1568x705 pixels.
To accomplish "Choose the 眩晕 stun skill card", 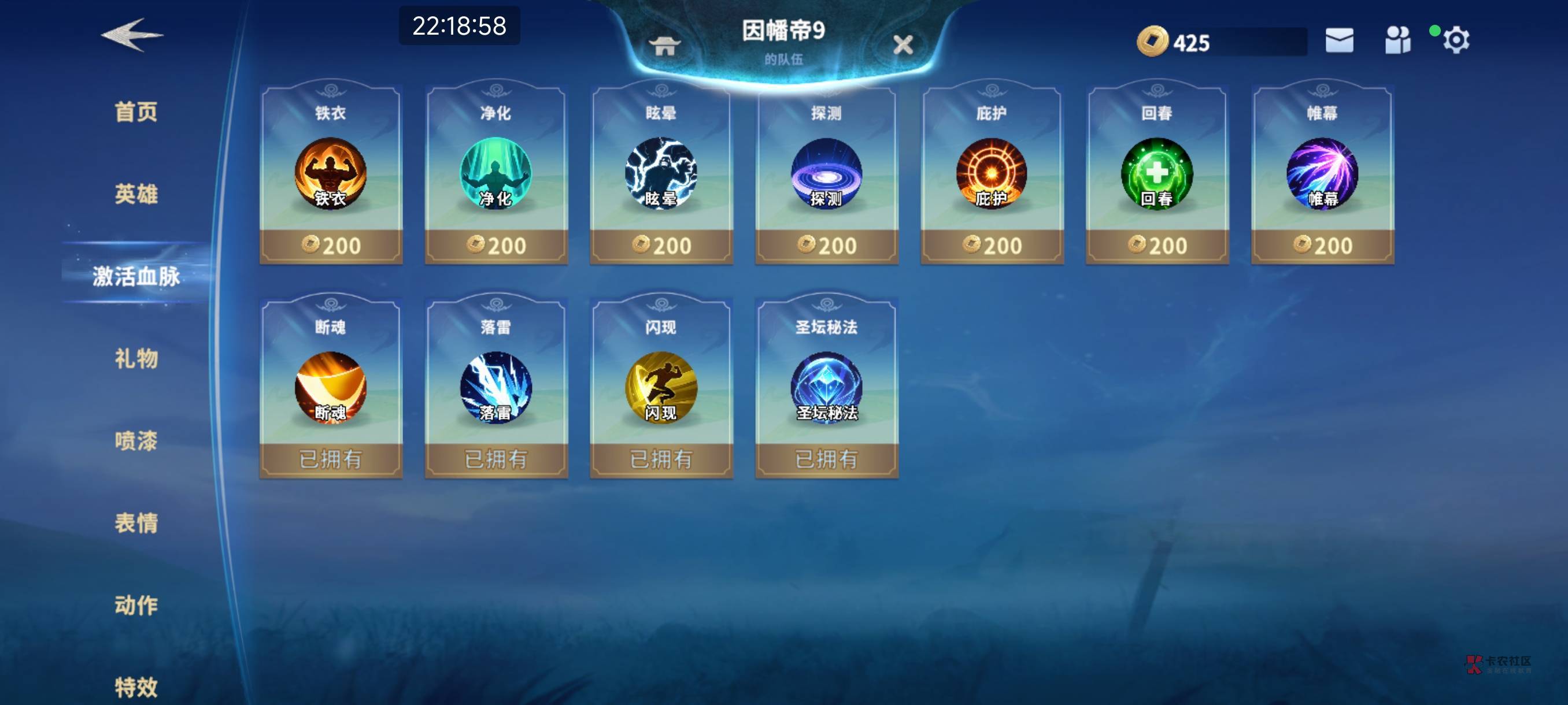I will pos(661,176).
